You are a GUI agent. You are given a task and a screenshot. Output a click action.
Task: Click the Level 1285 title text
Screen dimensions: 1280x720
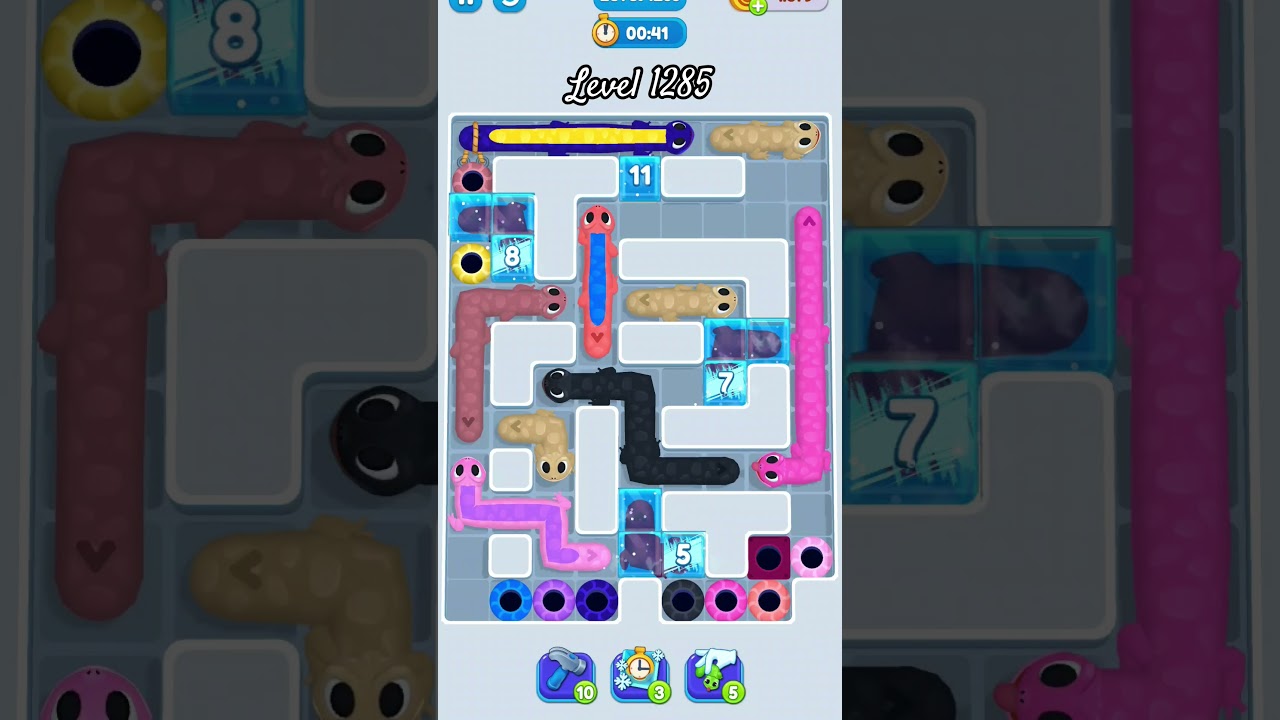pos(640,84)
